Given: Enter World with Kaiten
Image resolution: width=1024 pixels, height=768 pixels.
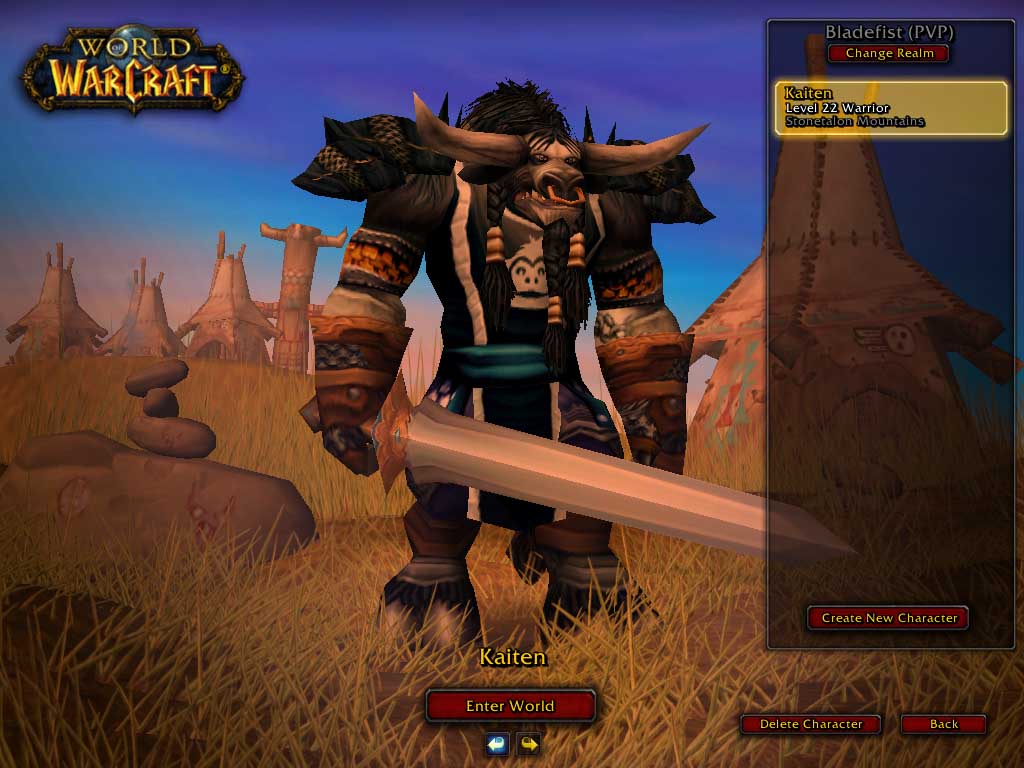Looking at the screenshot, I should click(x=510, y=706).
